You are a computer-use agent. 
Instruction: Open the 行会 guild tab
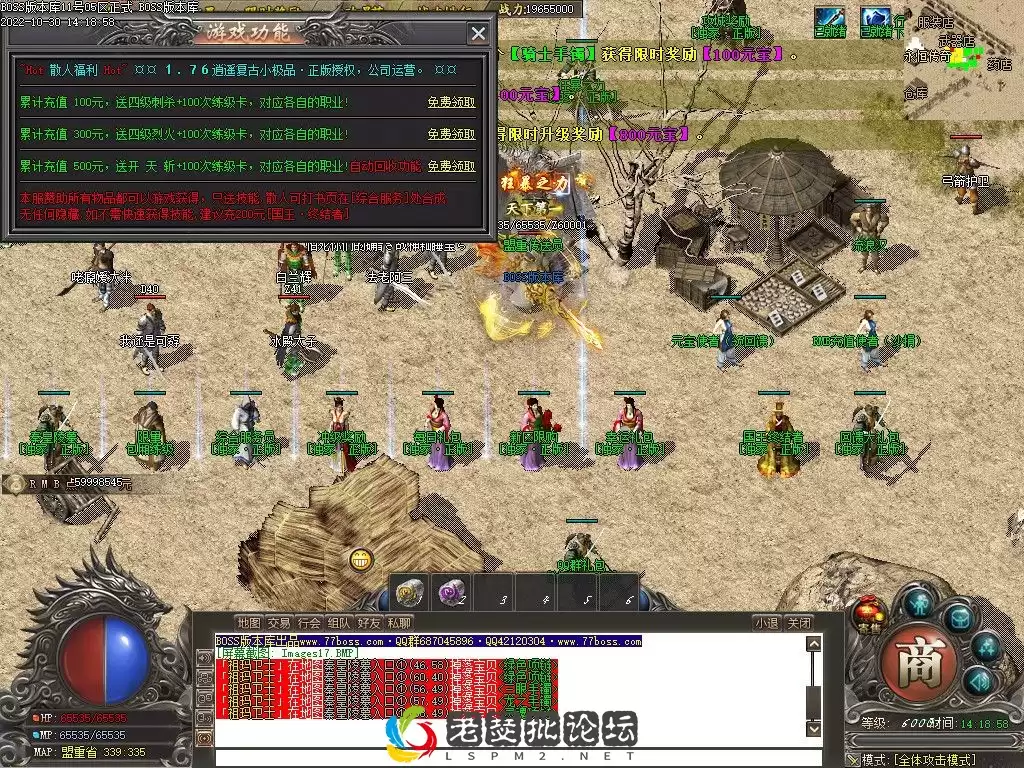[x=309, y=623]
